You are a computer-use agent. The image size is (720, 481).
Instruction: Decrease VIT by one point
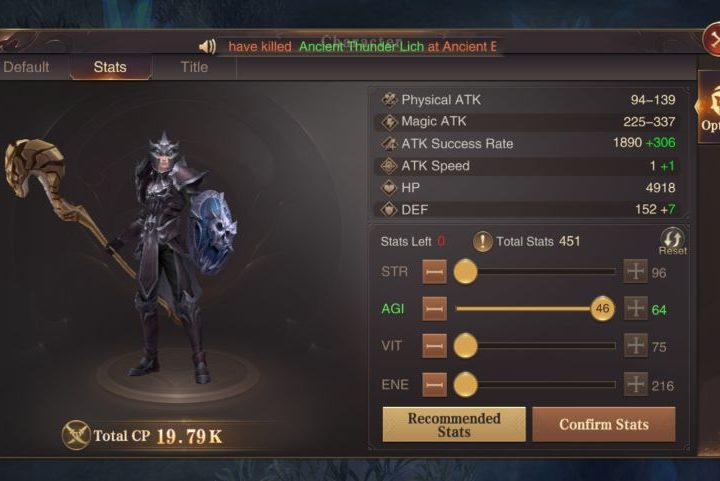click(434, 346)
